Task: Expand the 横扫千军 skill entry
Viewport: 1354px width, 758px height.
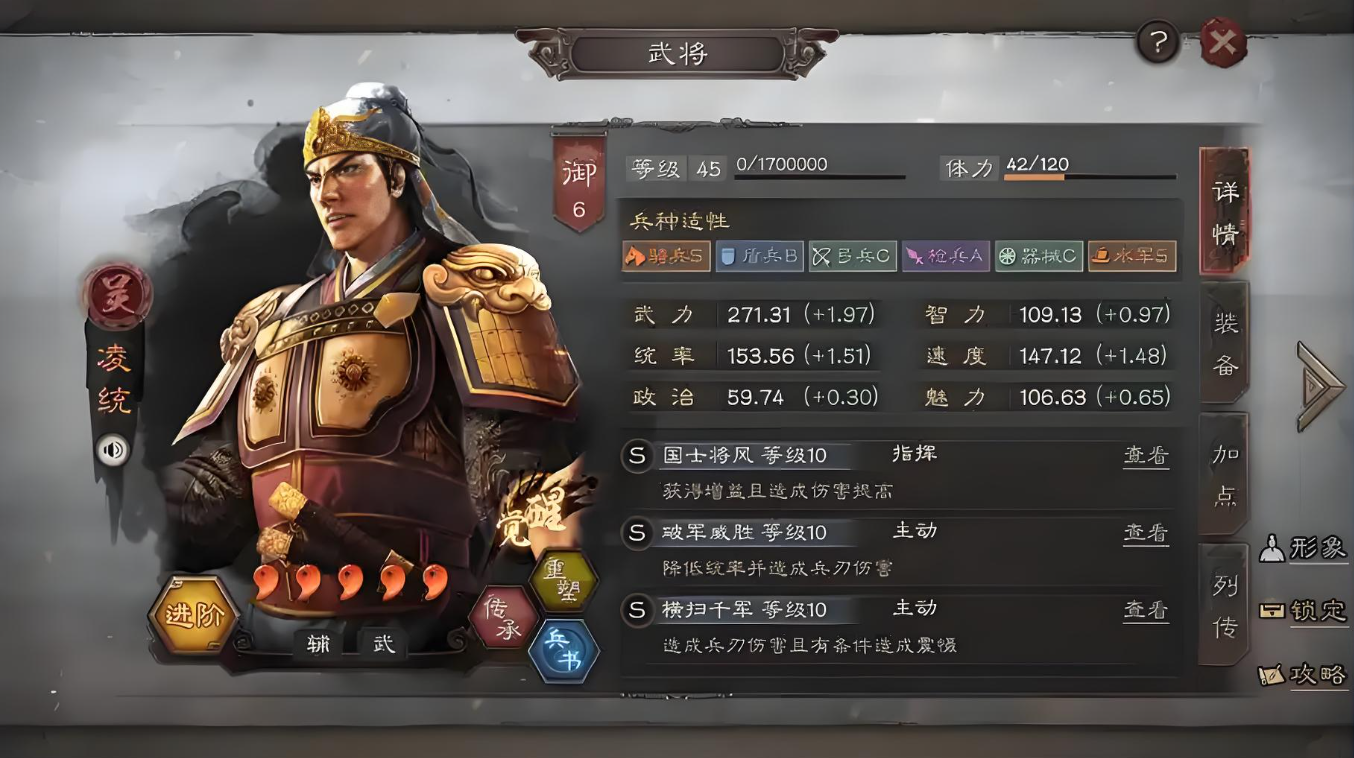Action: click(744, 610)
